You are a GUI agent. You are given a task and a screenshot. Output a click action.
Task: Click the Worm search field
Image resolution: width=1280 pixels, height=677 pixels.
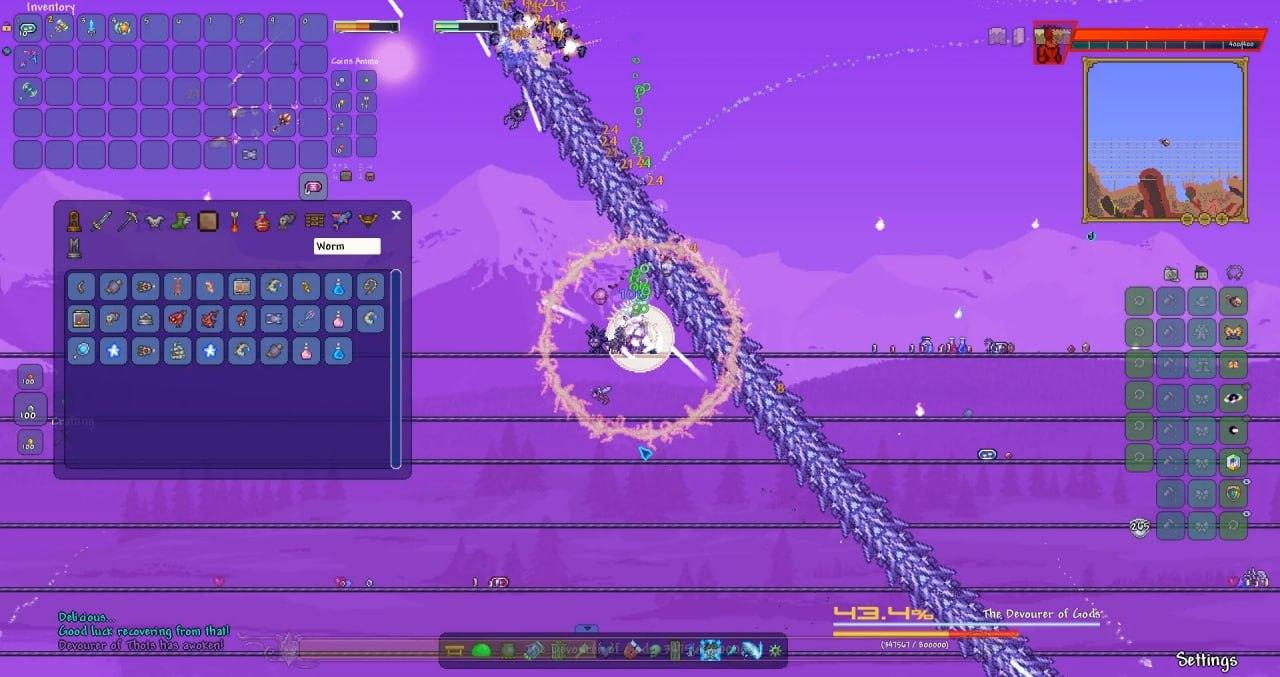pyautogui.click(x=346, y=246)
